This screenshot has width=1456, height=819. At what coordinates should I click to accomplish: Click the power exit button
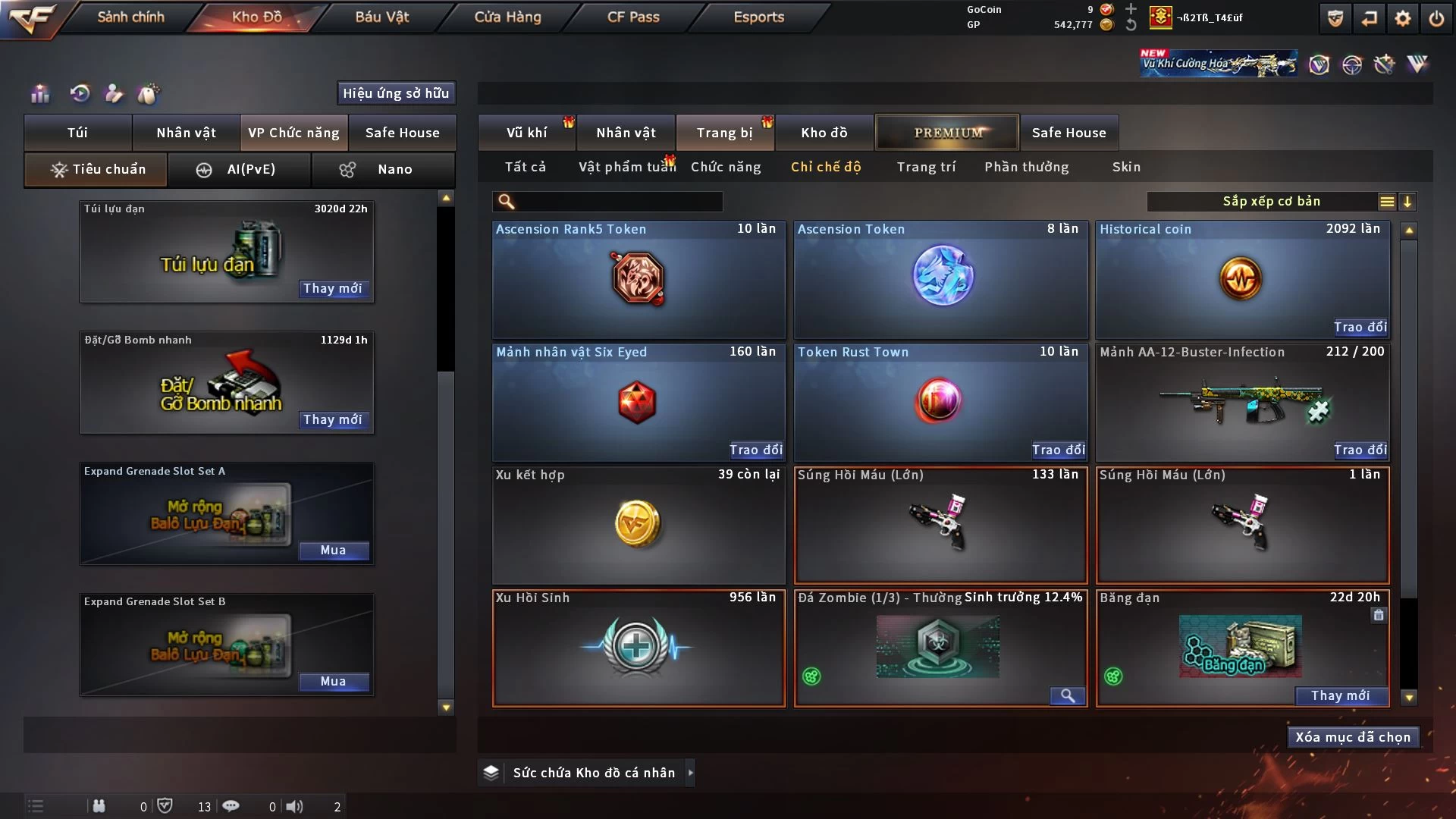[x=1436, y=18]
